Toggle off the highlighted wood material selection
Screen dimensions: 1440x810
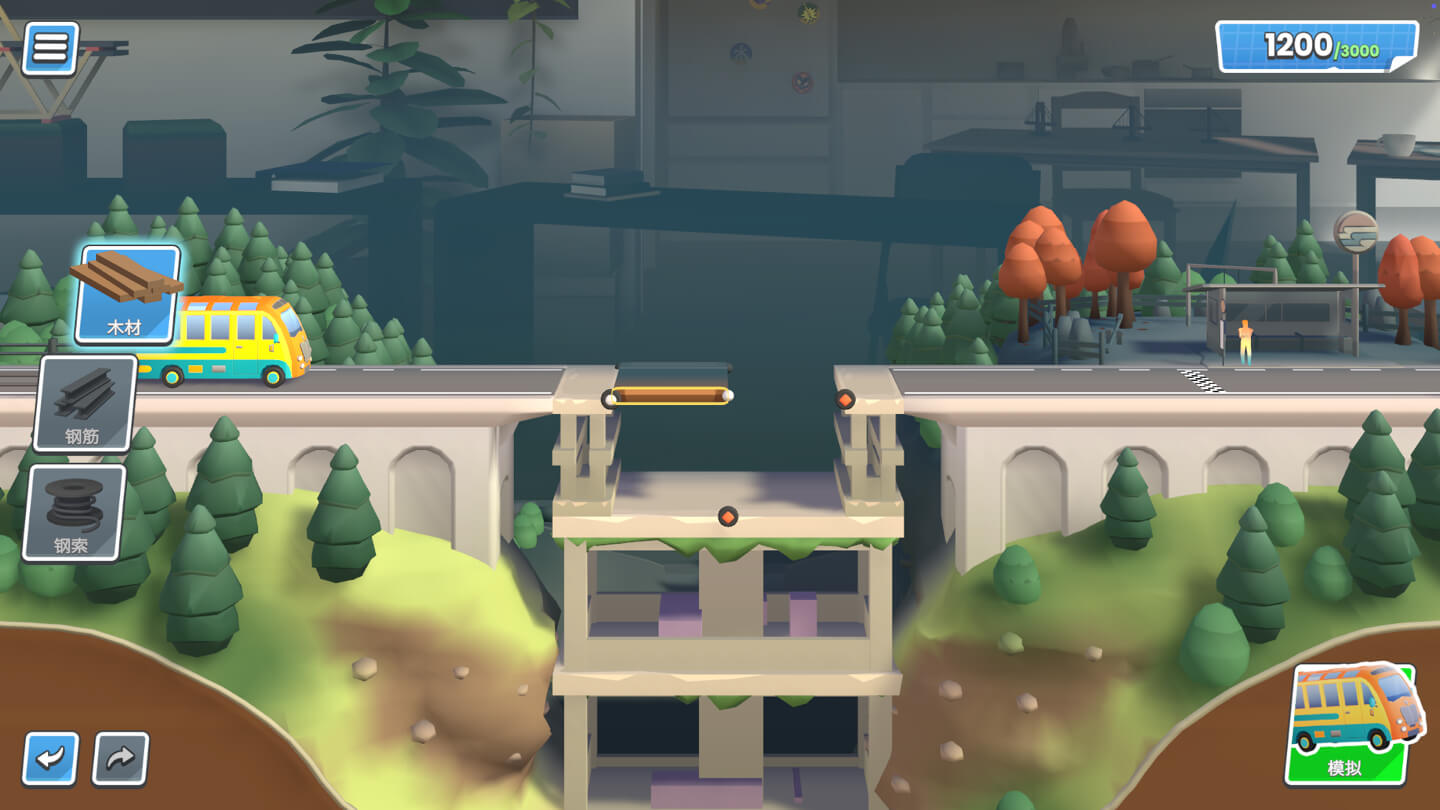coord(127,291)
